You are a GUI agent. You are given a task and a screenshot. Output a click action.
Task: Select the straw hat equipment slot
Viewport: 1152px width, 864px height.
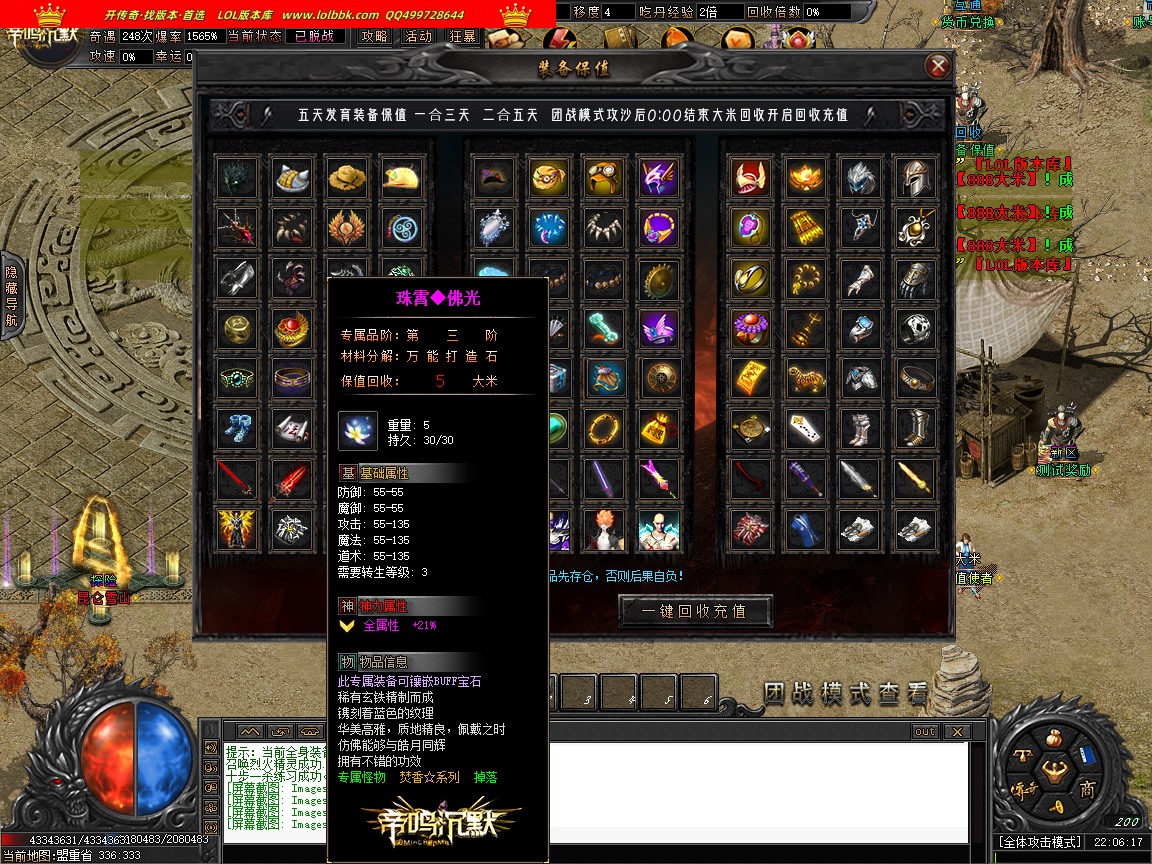pyautogui.click(x=347, y=177)
